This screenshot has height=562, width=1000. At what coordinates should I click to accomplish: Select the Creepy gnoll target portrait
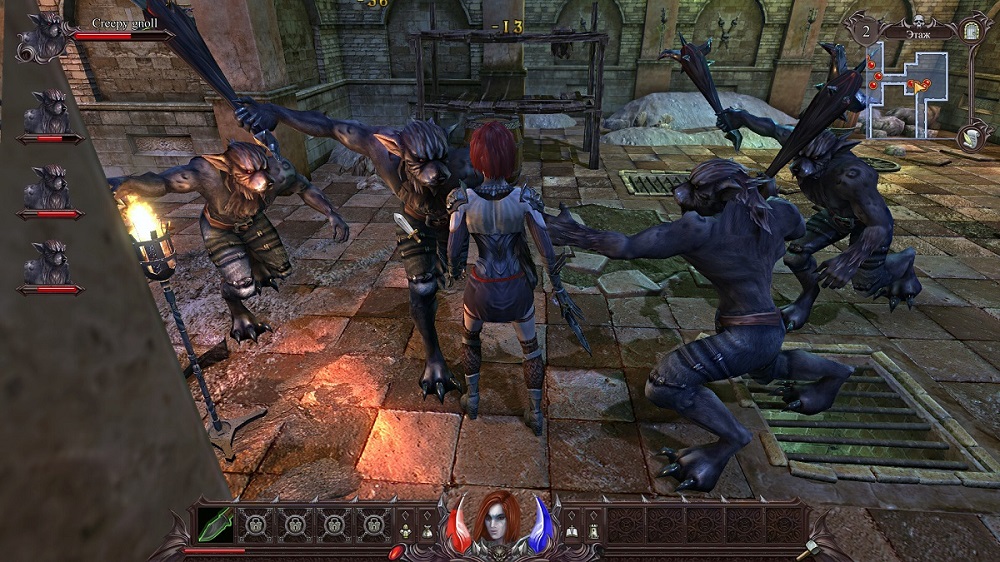click(42, 35)
